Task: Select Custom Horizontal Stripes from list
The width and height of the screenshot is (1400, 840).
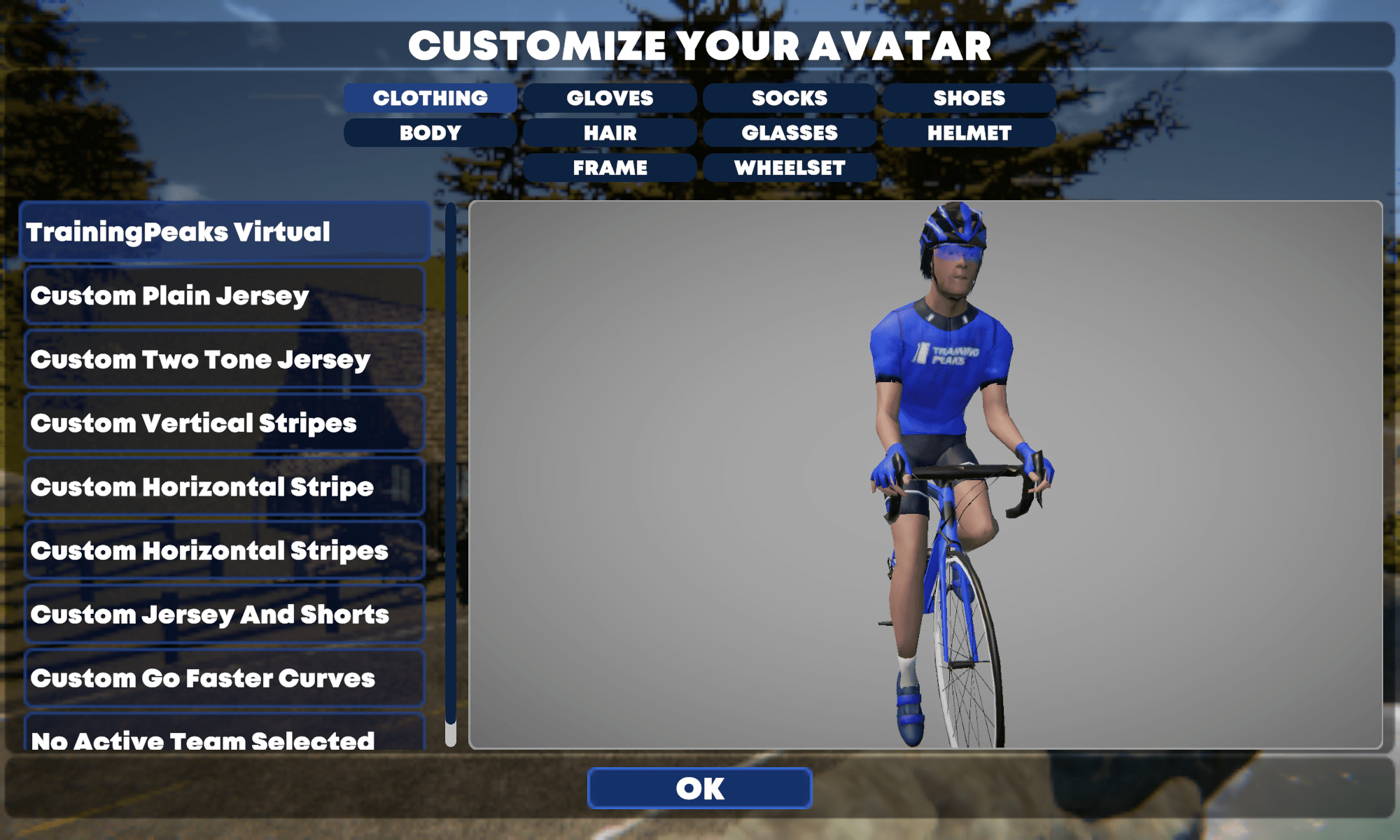Action: (224, 550)
